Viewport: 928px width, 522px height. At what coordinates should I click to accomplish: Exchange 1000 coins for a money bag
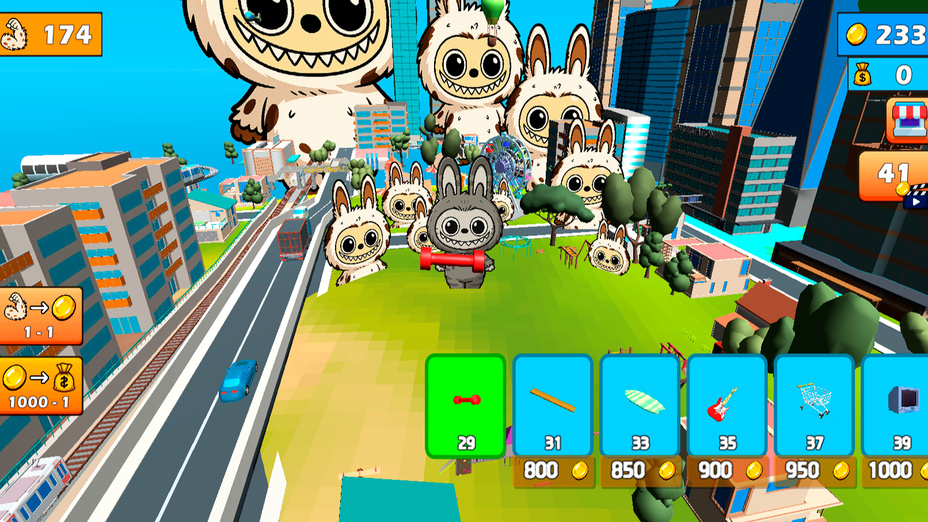click(40, 386)
